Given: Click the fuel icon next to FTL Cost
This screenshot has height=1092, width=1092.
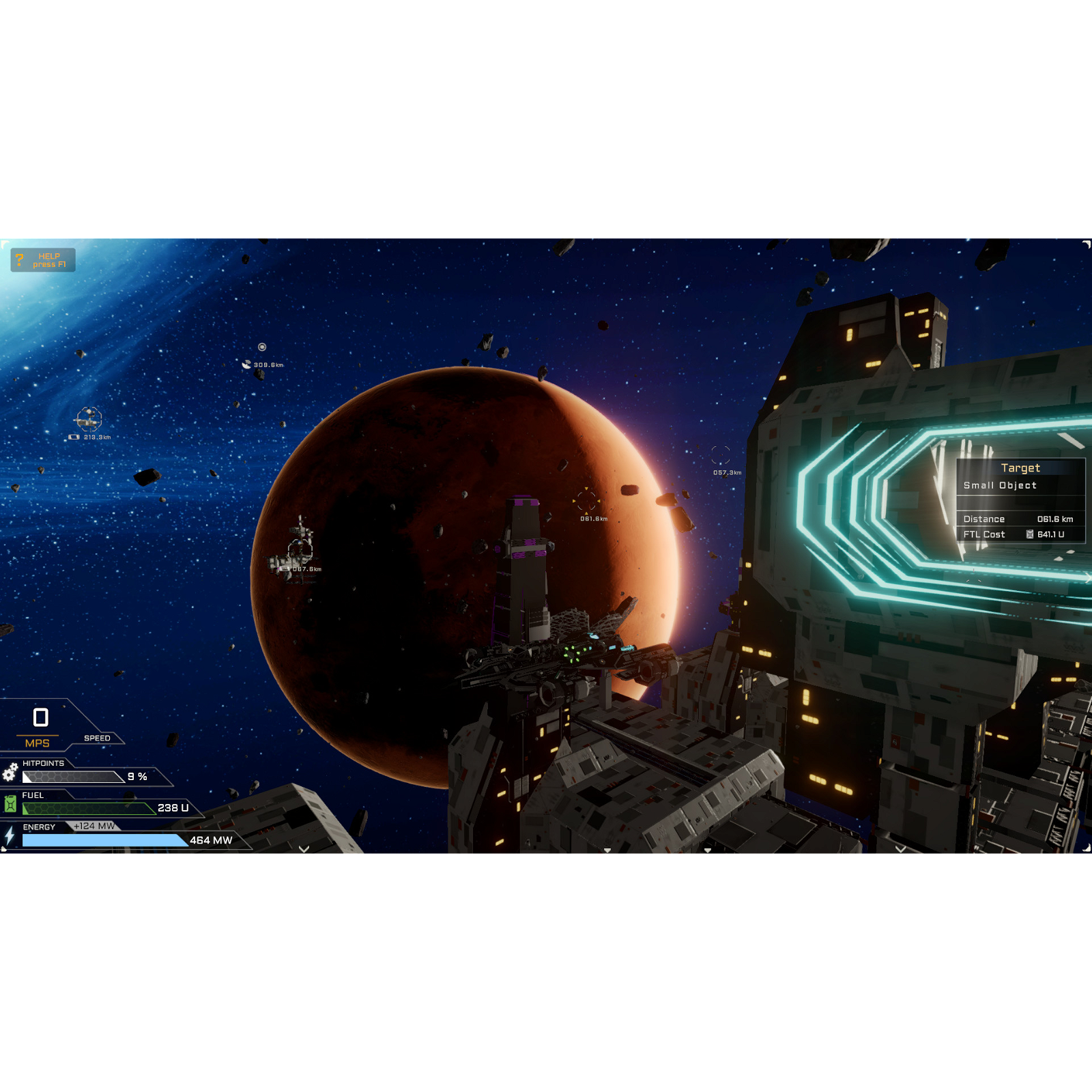Looking at the screenshot, I should [1029, 535].
